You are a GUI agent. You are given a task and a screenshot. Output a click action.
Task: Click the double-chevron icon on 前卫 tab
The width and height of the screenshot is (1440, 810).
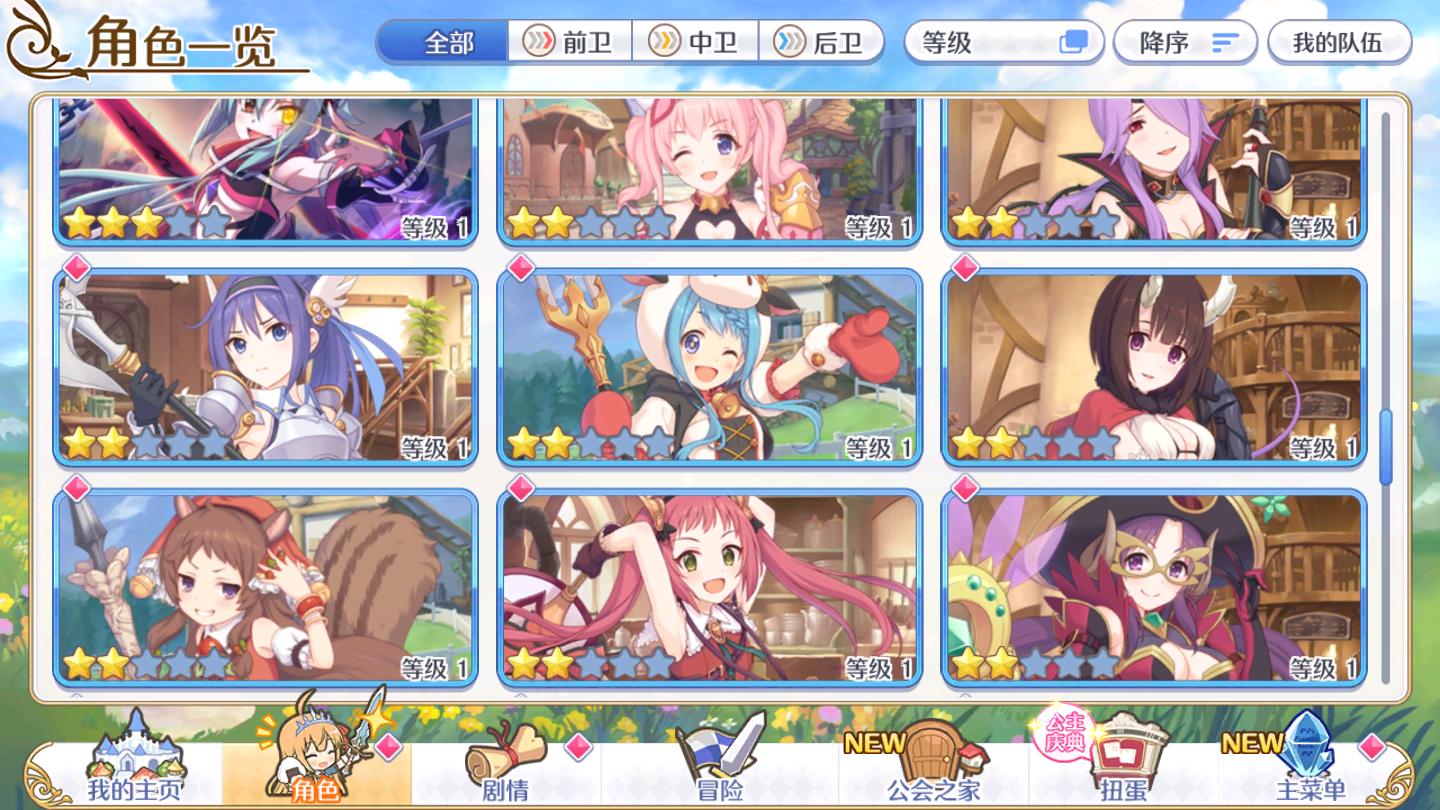(x=538, y=41)
